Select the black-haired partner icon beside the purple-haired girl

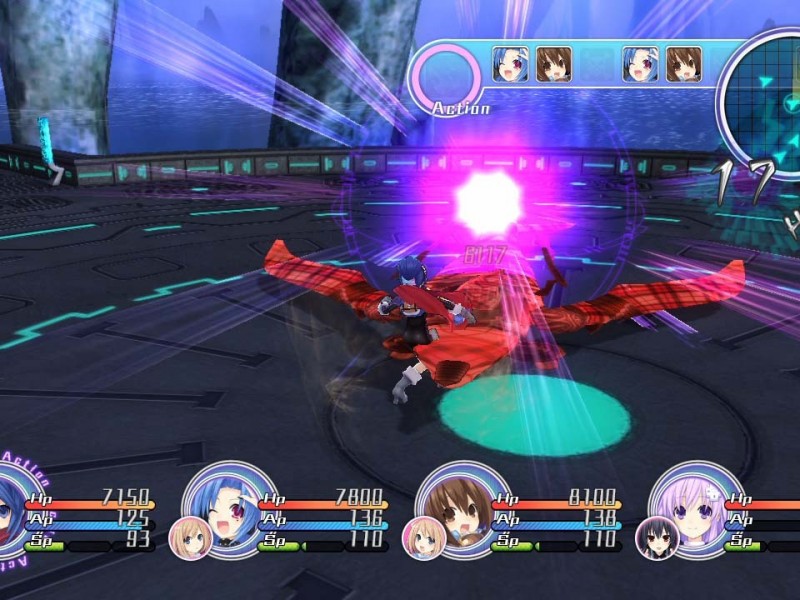pos(658,538)
